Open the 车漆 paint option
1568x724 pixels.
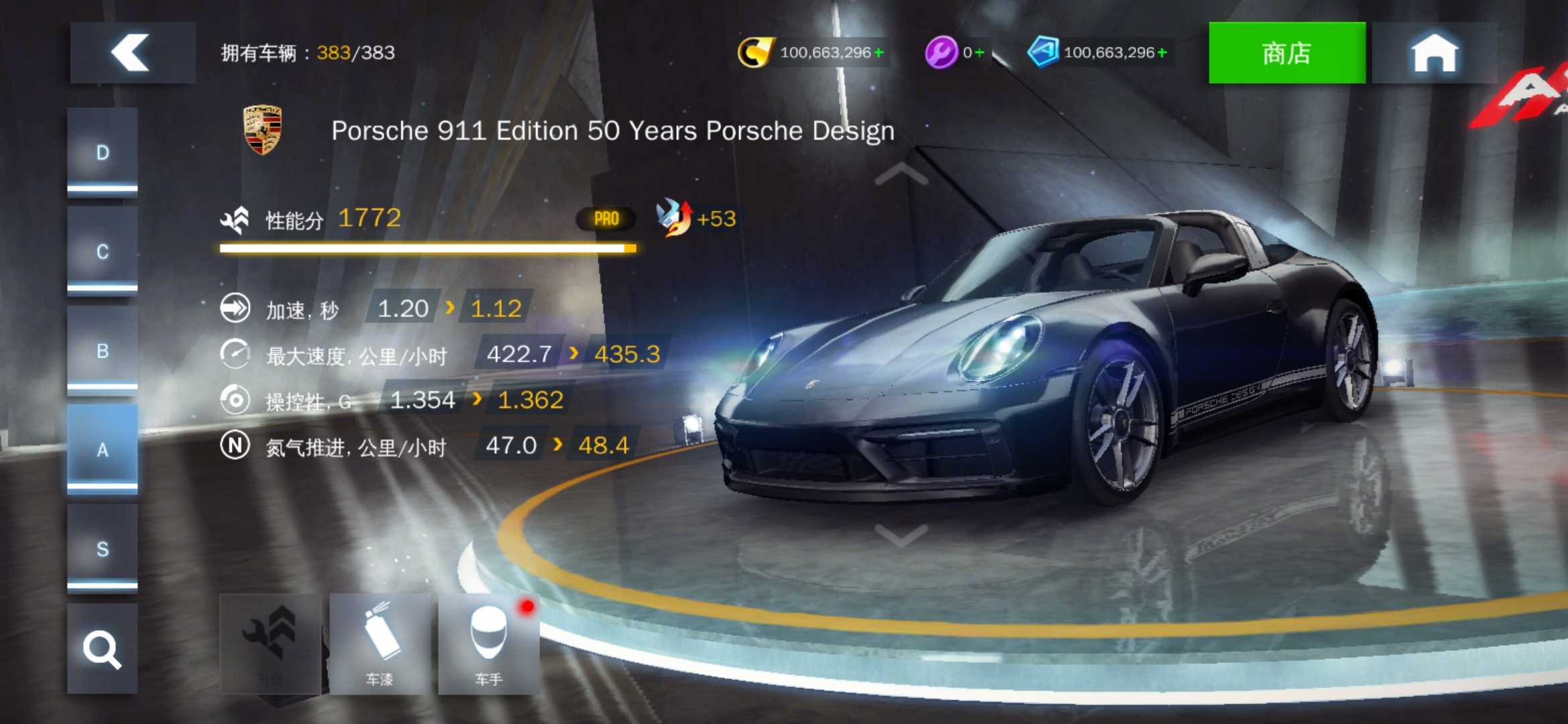tap(380, 644)
